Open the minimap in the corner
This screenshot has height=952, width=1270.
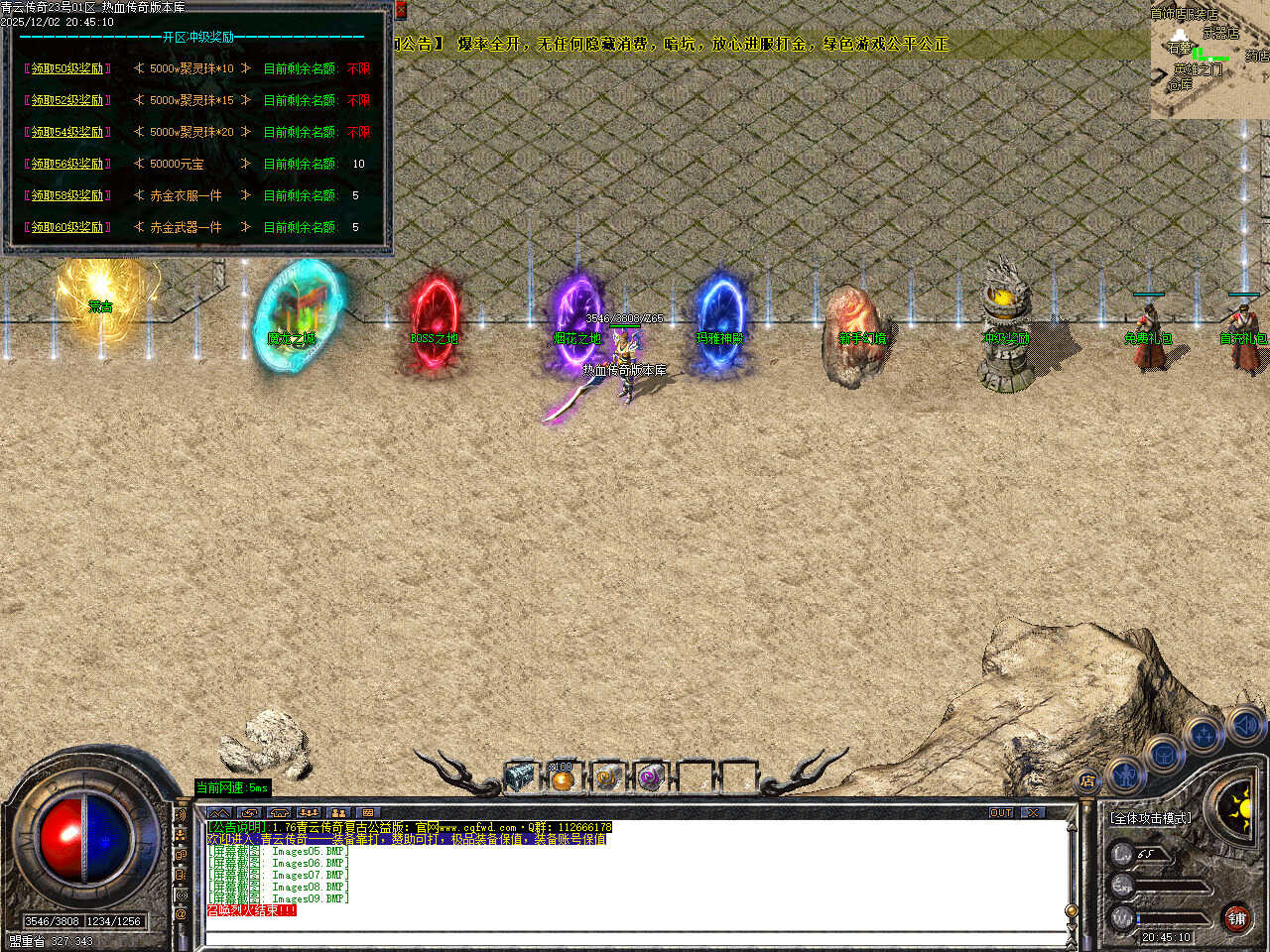click(1209, 59)
